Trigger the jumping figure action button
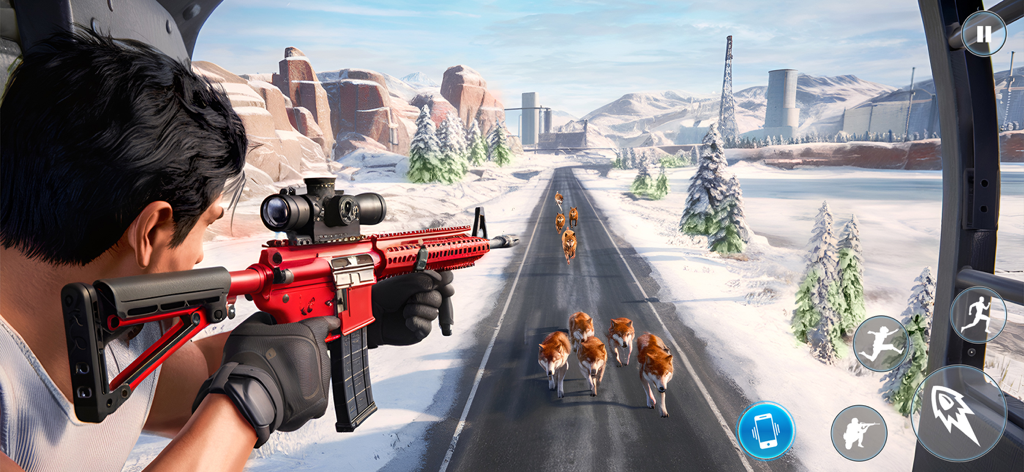This screenshot has width=1024, height=472. point(880,343)
